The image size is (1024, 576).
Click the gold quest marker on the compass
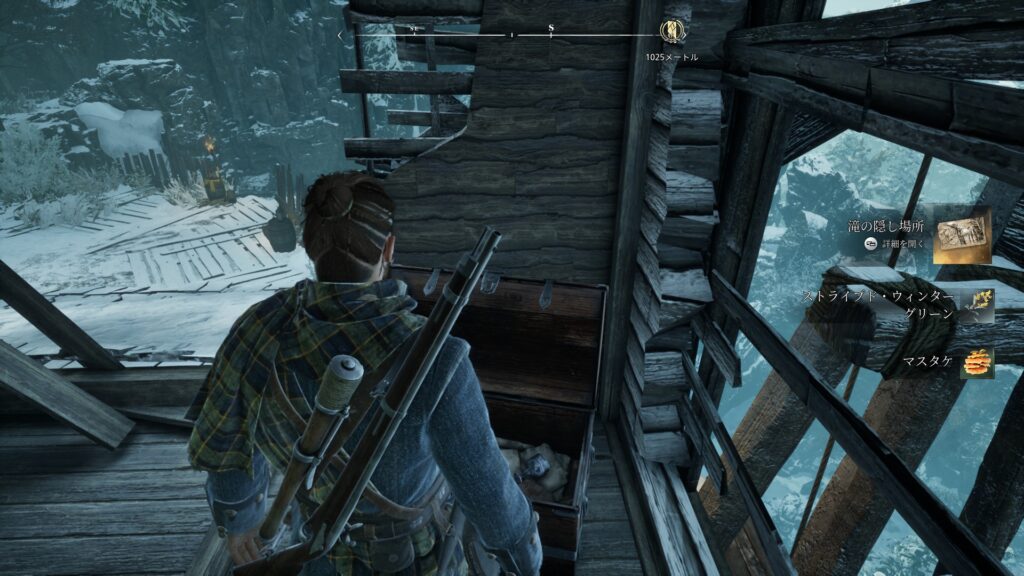(673, 33)
